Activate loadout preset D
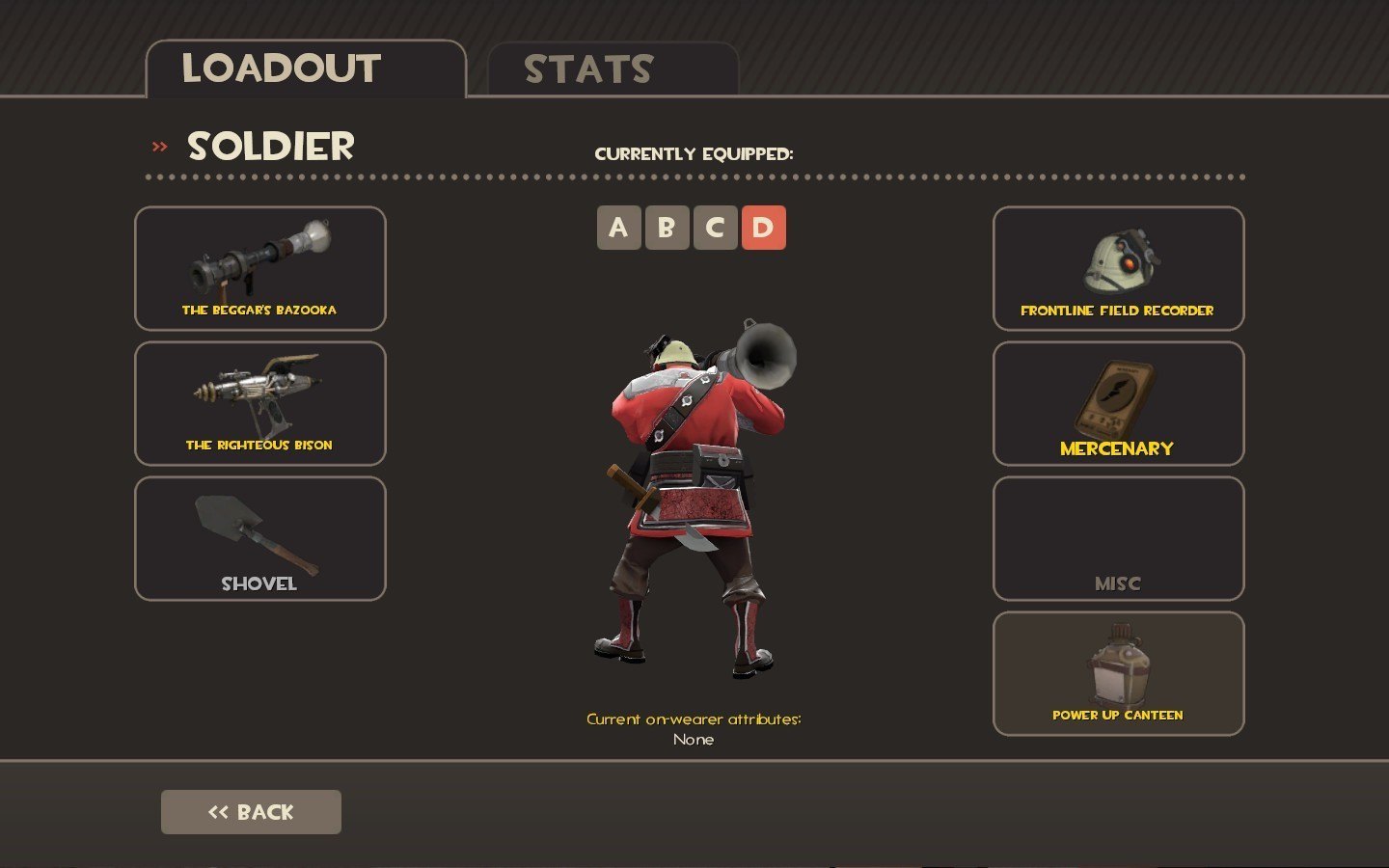The height and width of the screenshot is (868, 1389). (x=763, y=228)
